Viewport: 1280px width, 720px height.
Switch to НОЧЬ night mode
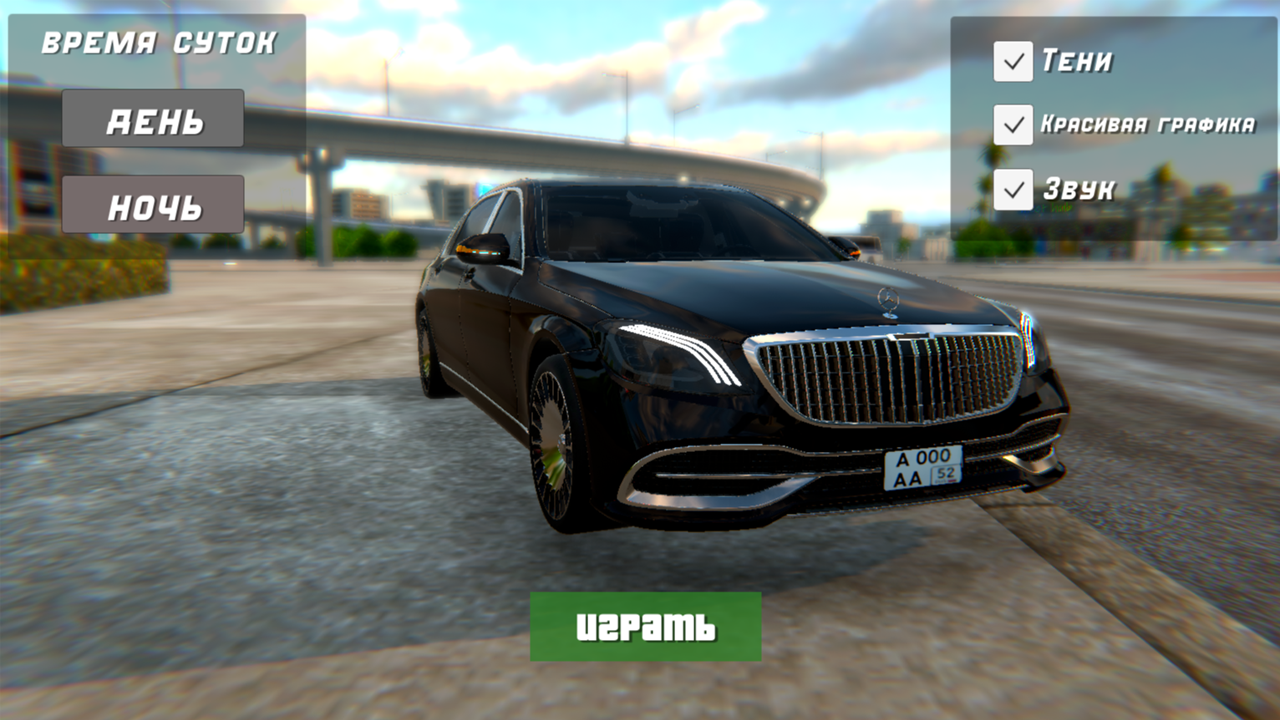[x=151, y=205]
